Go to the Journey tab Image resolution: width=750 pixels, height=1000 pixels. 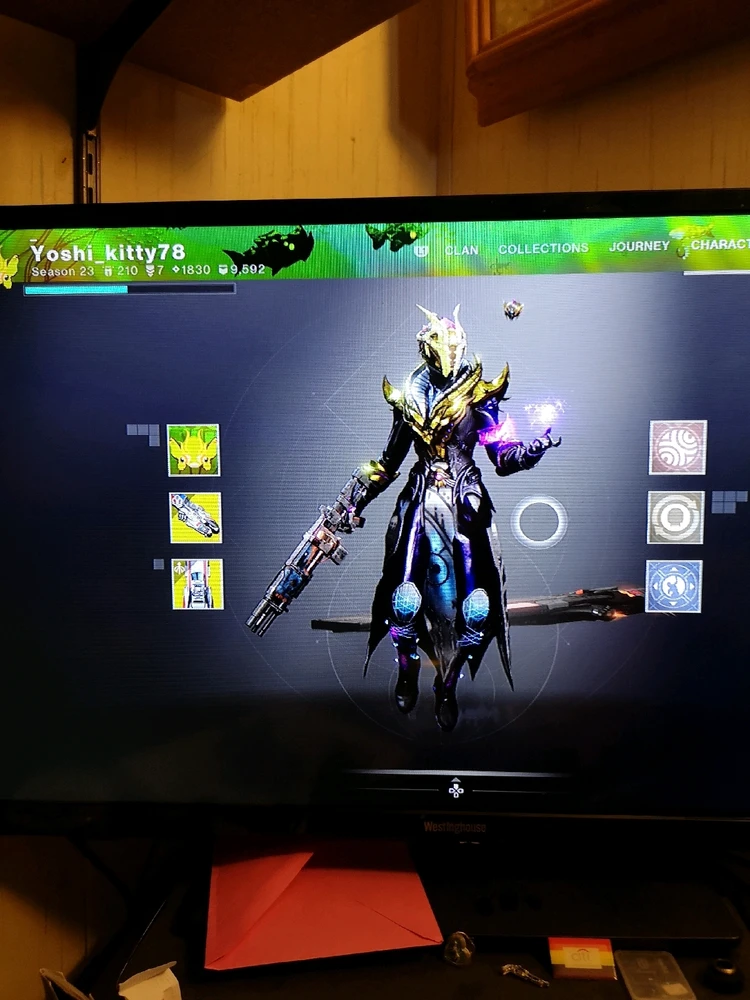[x=639, y=246]
